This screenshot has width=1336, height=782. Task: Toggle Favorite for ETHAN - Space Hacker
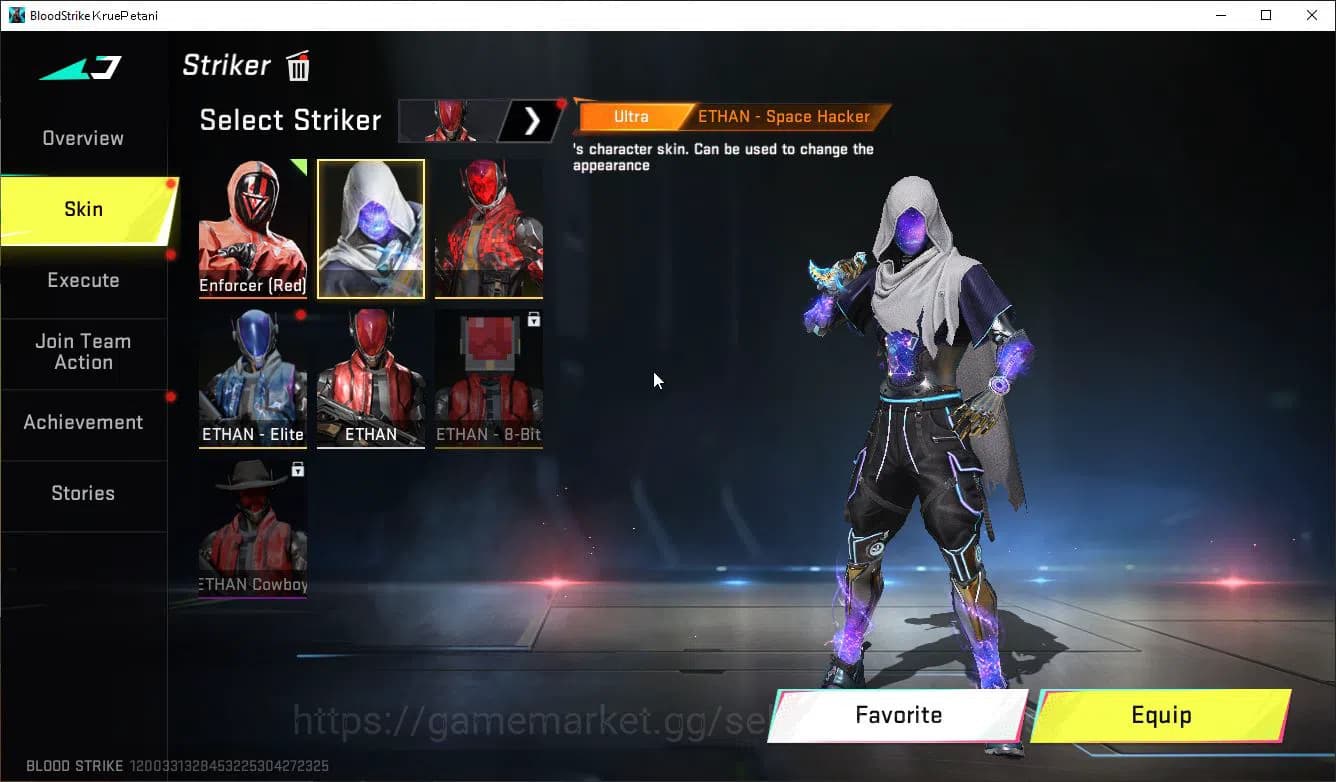click(x=897, y=715)
